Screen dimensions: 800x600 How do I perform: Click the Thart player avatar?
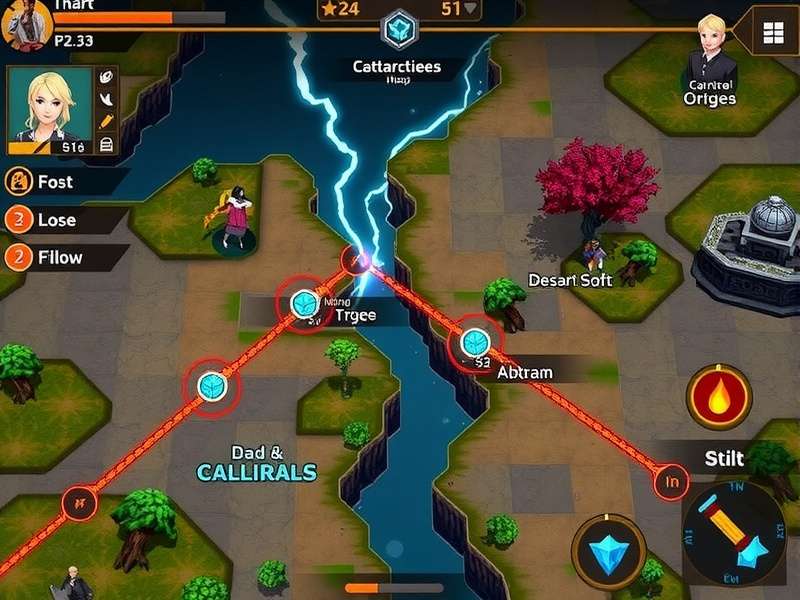pos(19,22)
